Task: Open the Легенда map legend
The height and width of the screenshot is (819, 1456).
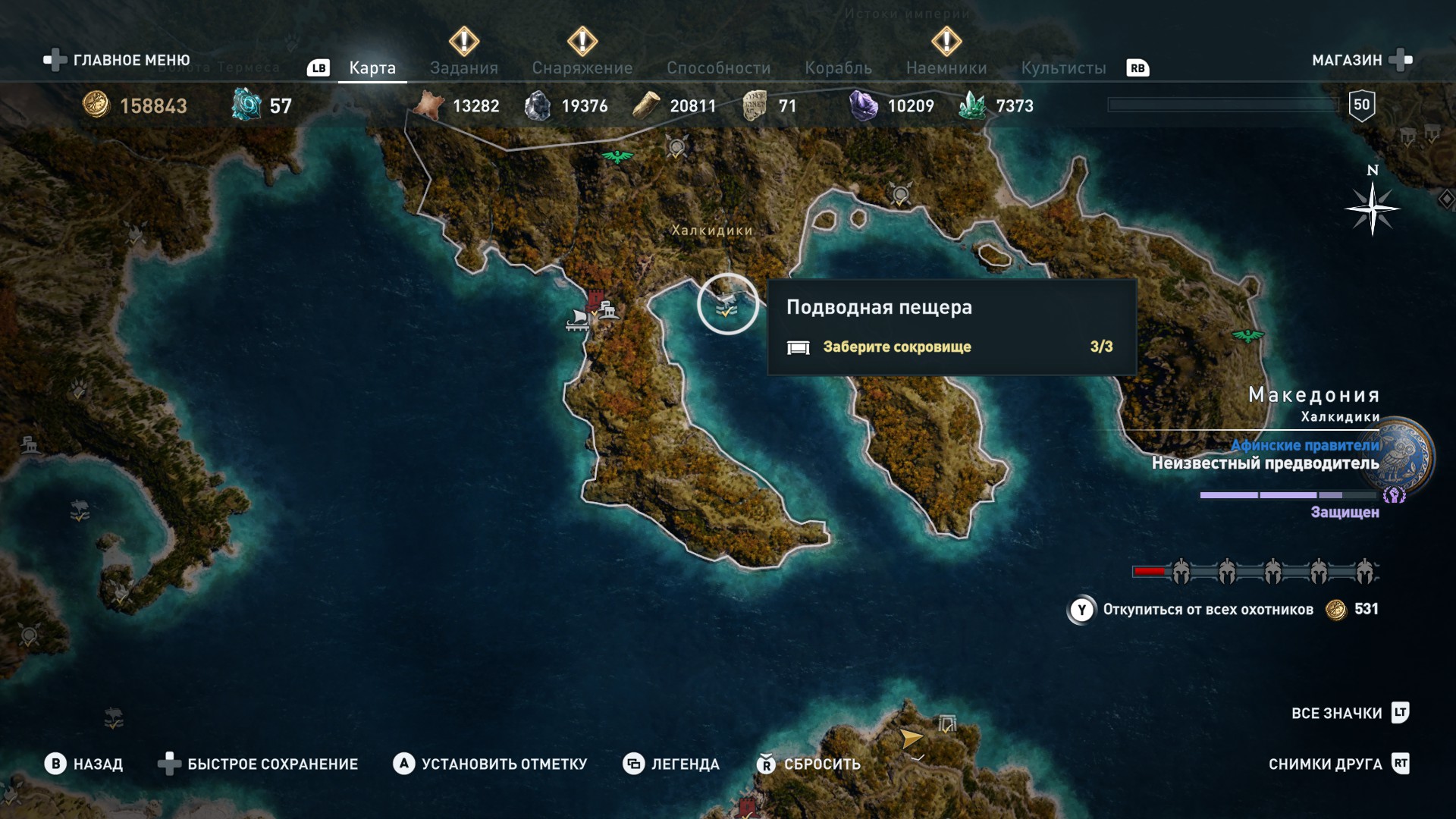Action: 671,764
